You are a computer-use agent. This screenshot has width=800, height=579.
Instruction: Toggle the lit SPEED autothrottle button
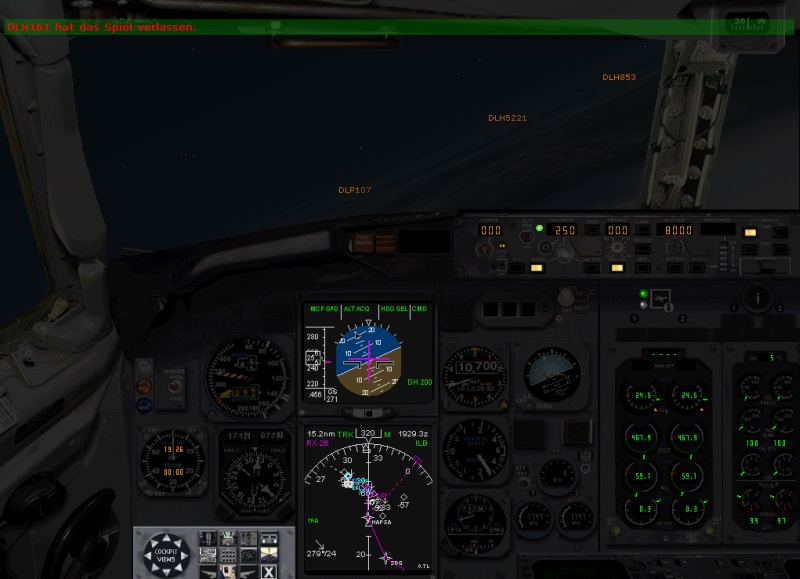click(536, 267)
